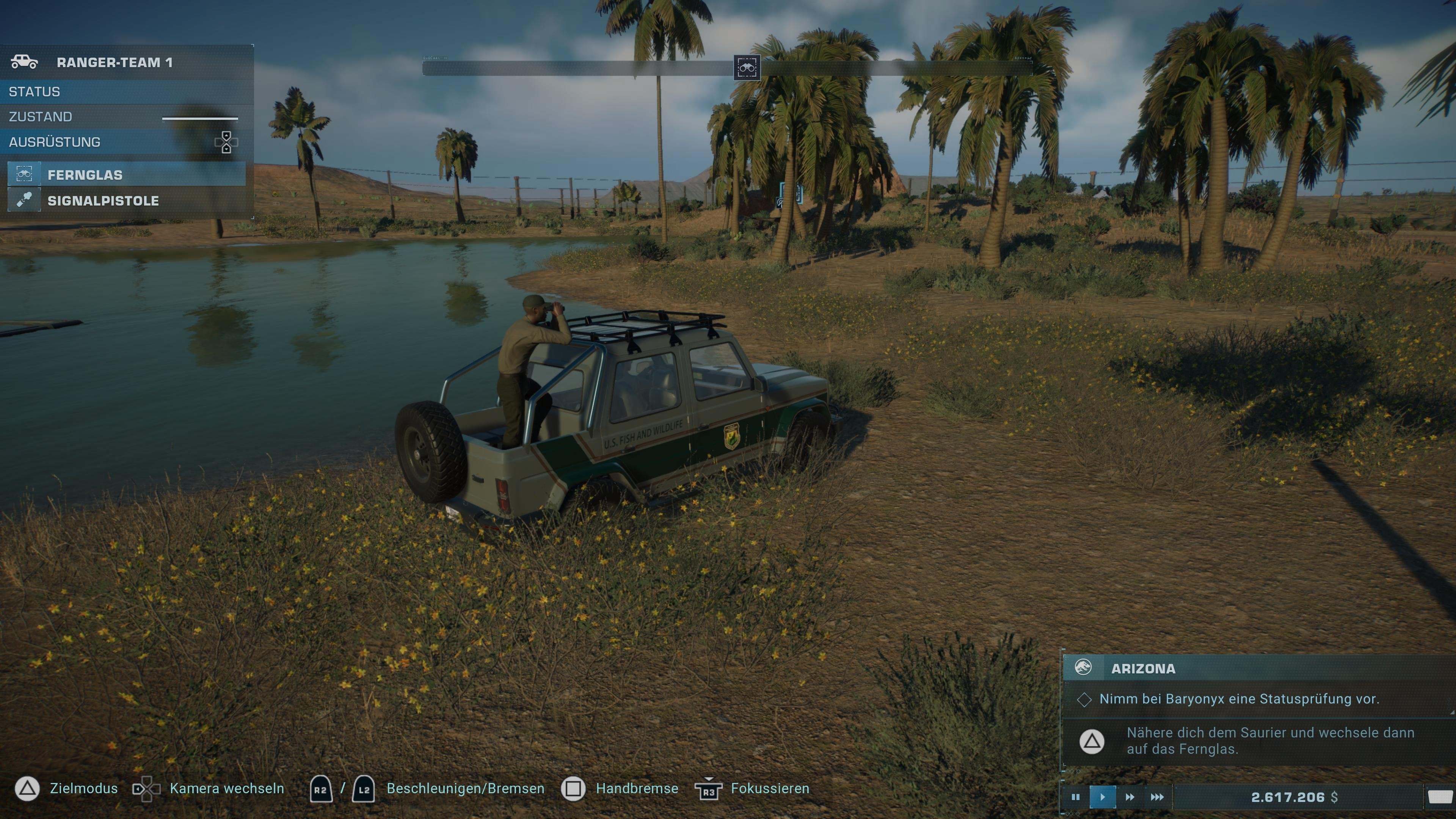The height and width of the screenshot is (819, 1456).
Task: Click the Ranger-Team 1 jeep icon
Action: pos(25,62)
